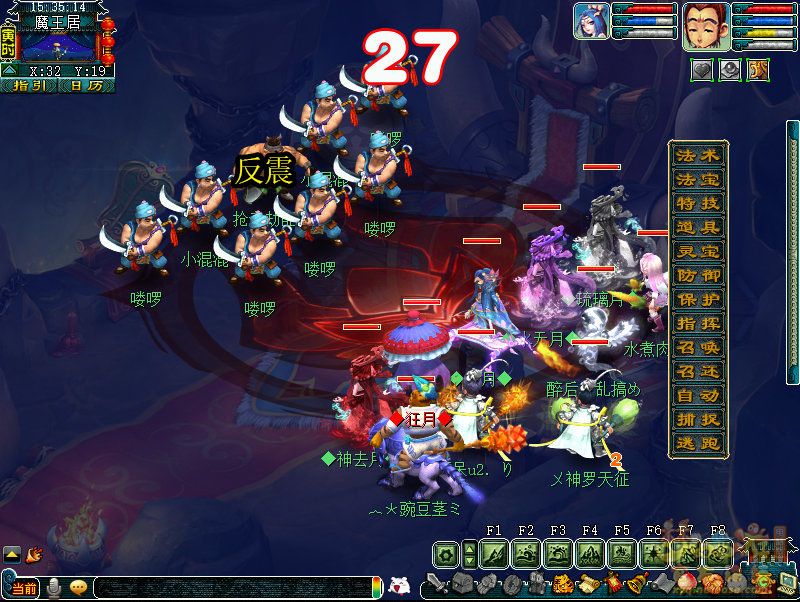Open the sword icon in the bottom toolbar
The width and height of the screenshot is (800, 602).
coord(437,583)
